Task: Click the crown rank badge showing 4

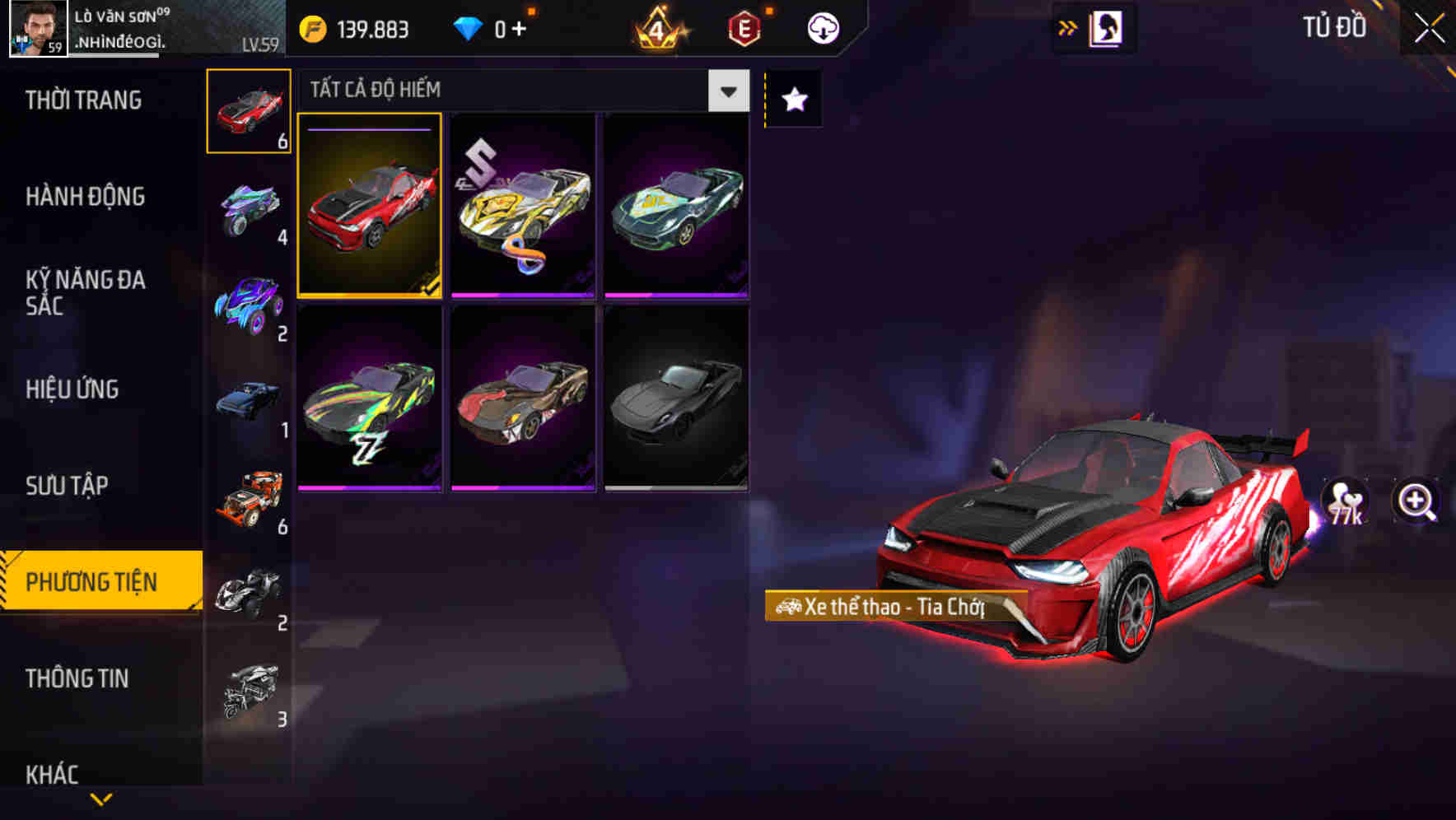Action: pyautogui.click(x=659, y=27)
